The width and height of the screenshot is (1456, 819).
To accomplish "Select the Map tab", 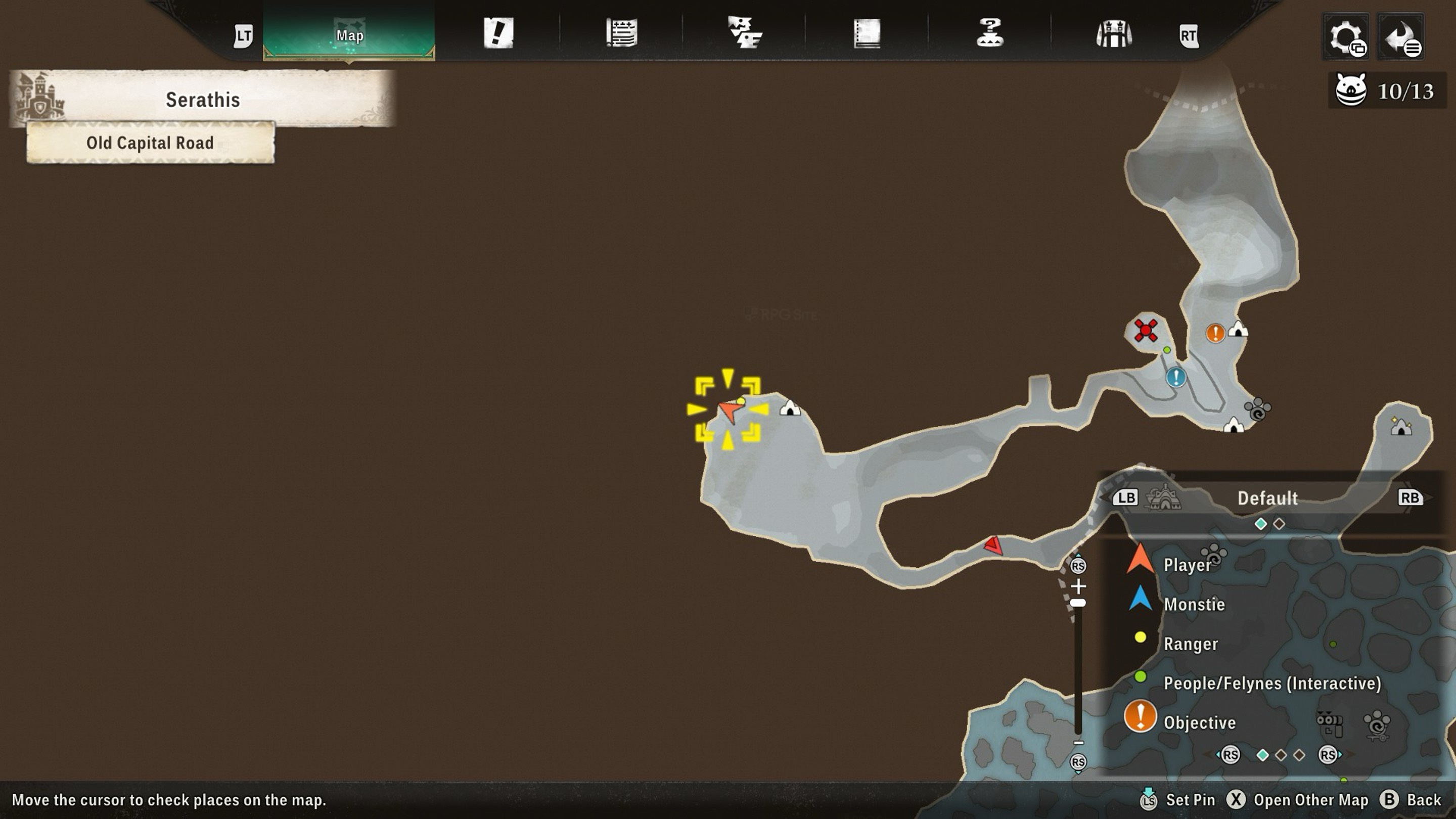I will pos(349,35).
